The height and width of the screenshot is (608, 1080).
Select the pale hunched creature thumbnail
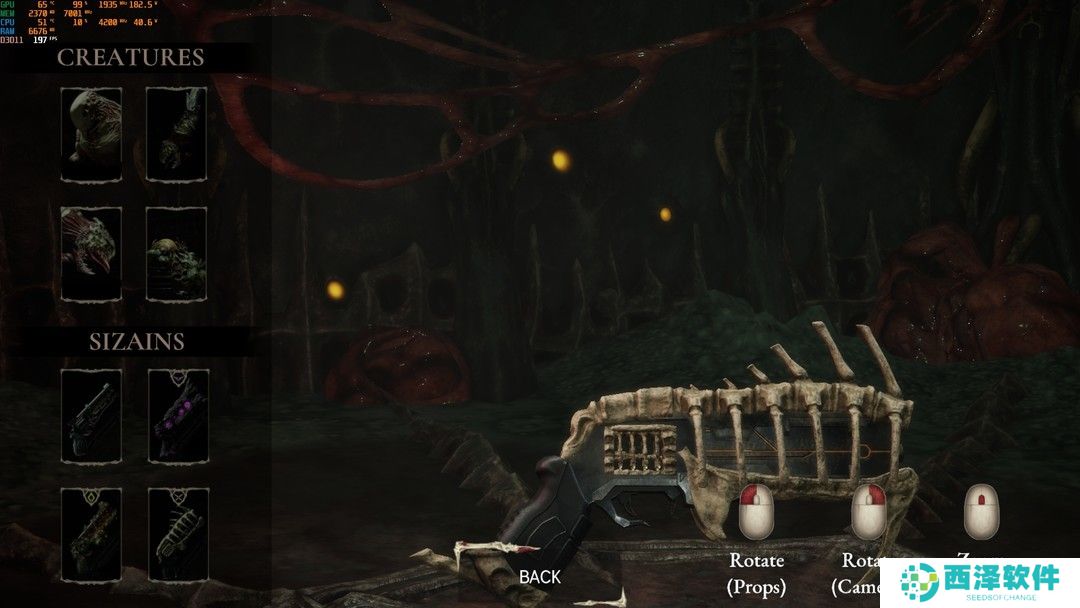tap(91, 133)
